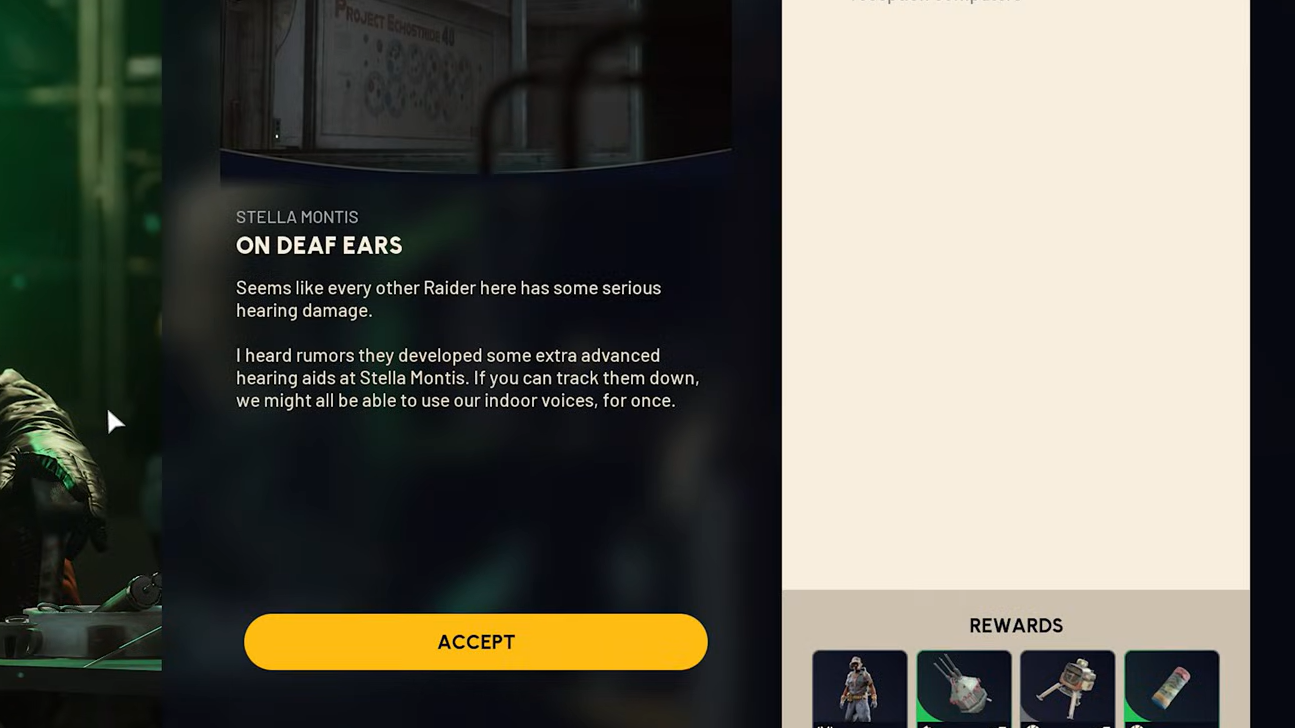Viewport: 1295px width, 728px height.
Task: Expand the quest description paragraph
Action: [466, 345]
